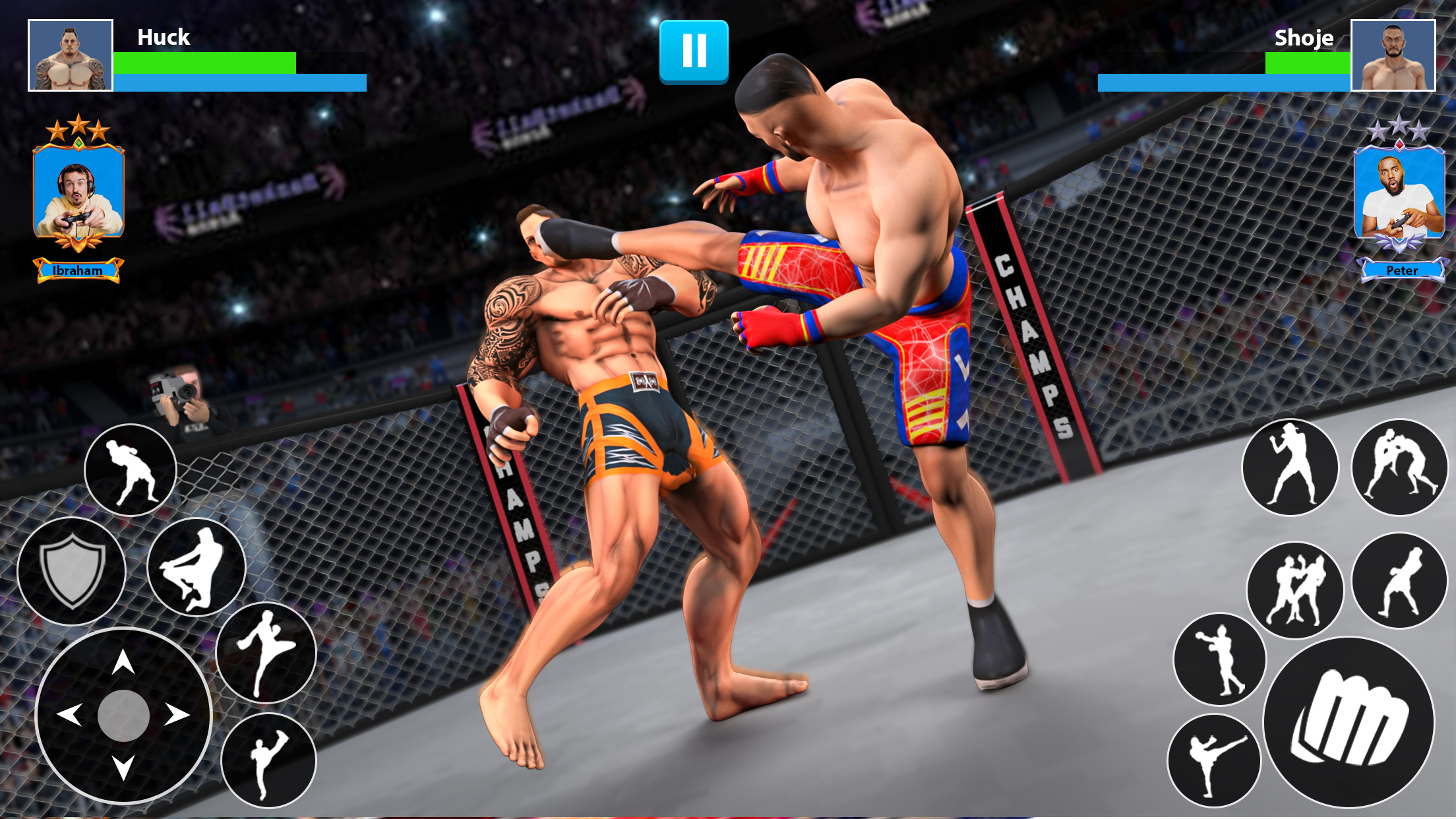This screenshot has width=1456, height=819.
Task: Click Huck's green health bar
Action: coord(204,63)
